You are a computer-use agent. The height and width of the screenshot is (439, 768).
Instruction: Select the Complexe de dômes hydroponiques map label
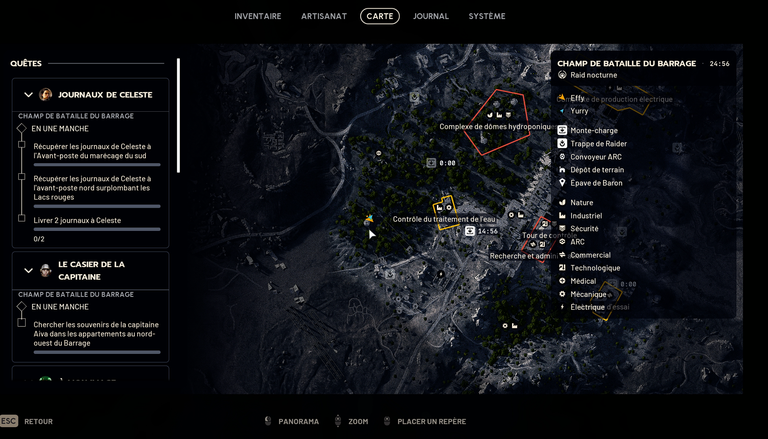coord(495,127)
